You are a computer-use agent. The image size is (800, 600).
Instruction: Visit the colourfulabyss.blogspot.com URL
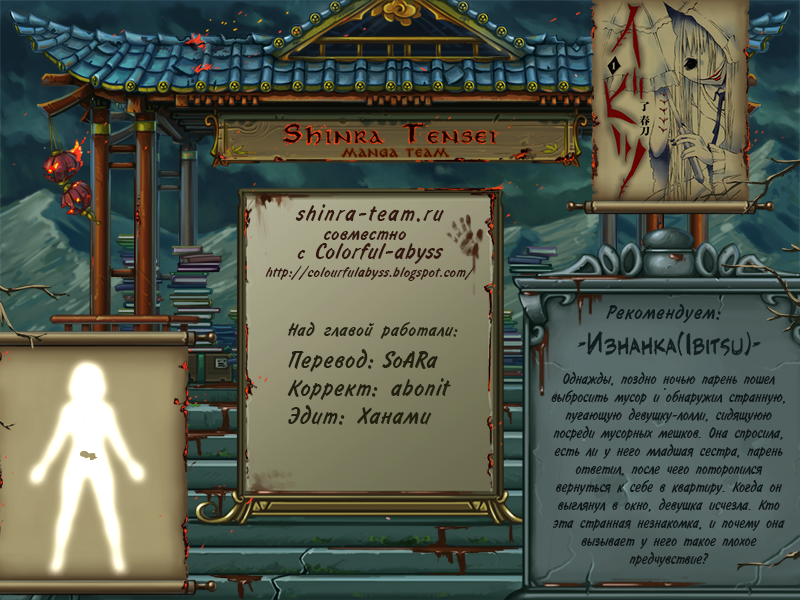click(368, 272)
